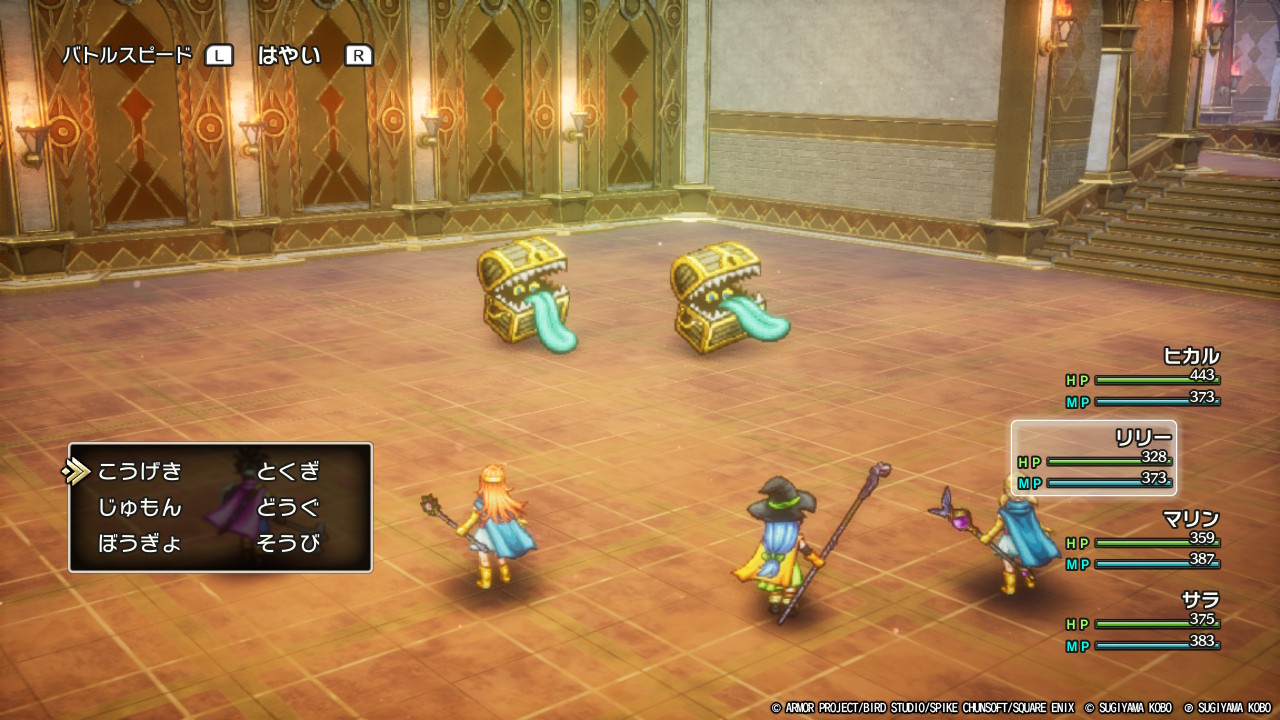Select the そうび (Equip) command
Screen dimensions: 1280x720
pyautogui.click(x=288, y=544)
